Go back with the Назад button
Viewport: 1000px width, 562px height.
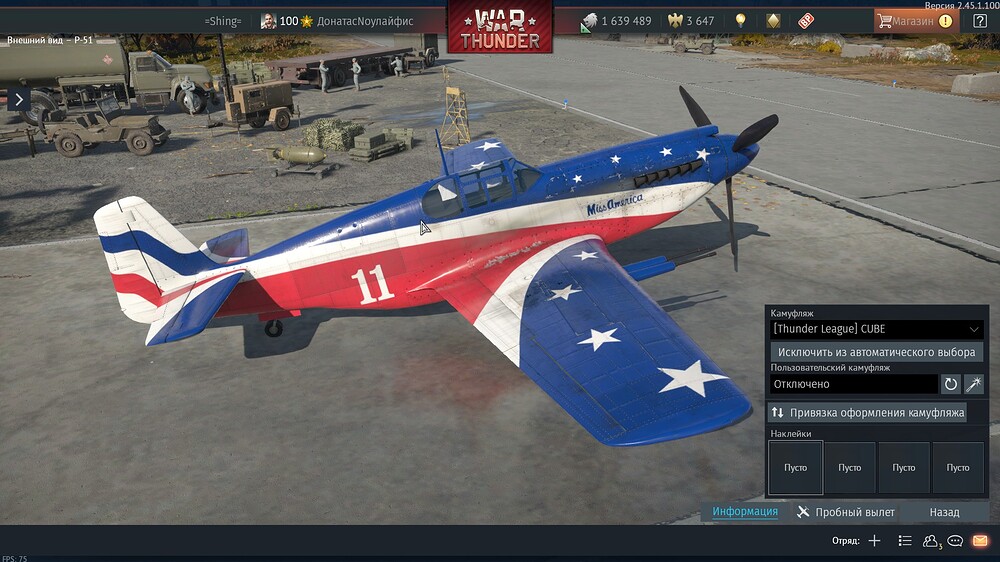[x=944, y=512]
